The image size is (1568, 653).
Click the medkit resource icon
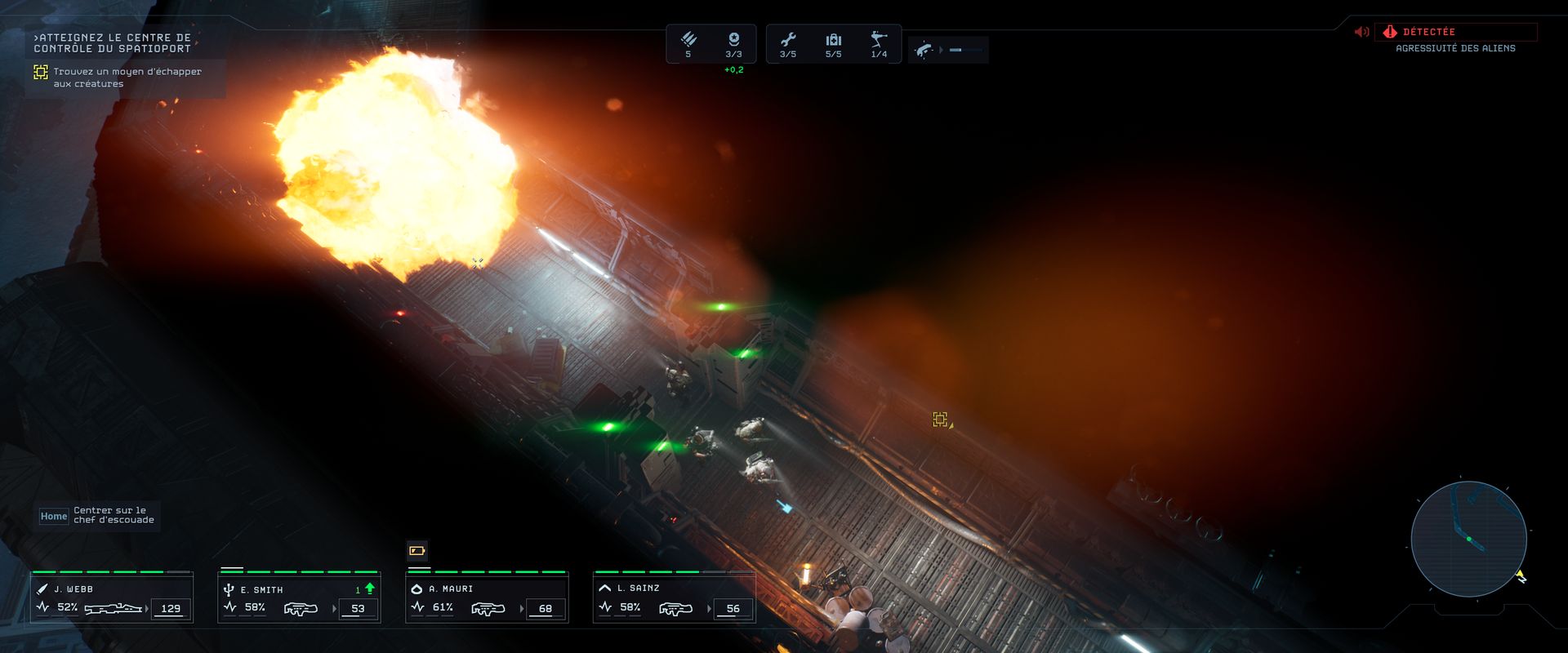[833, 39]
